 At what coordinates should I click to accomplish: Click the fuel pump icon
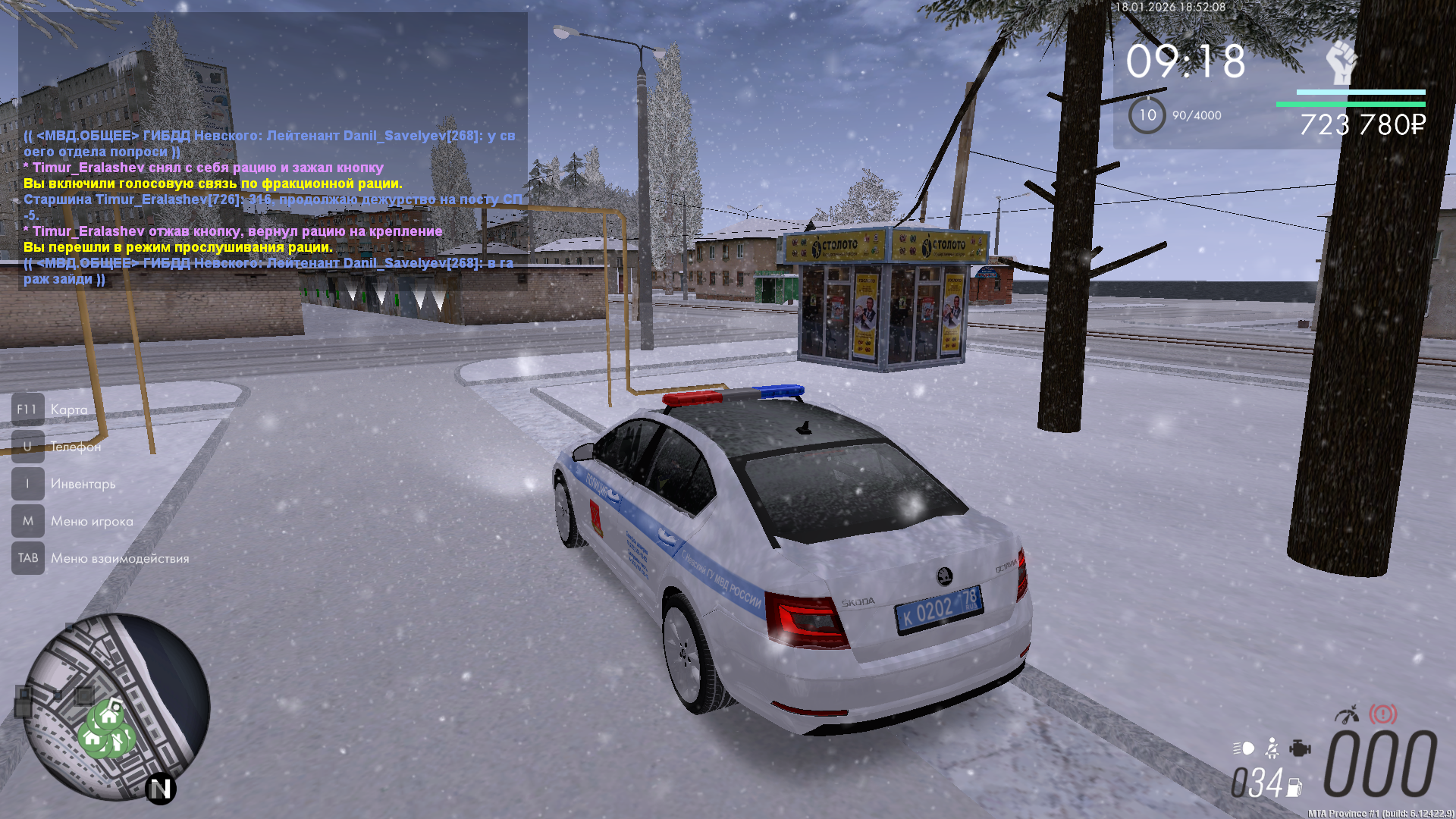[1294, 788]
